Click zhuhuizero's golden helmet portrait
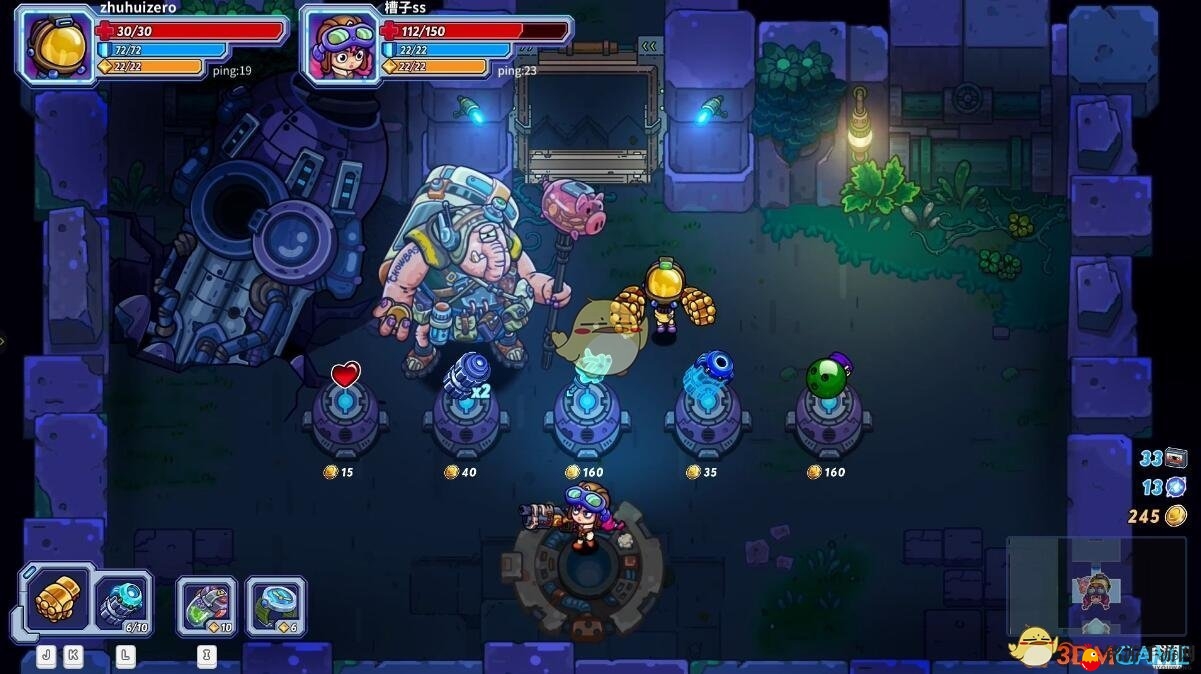Viewport: 1201px width, 674px height. point(53,45)
